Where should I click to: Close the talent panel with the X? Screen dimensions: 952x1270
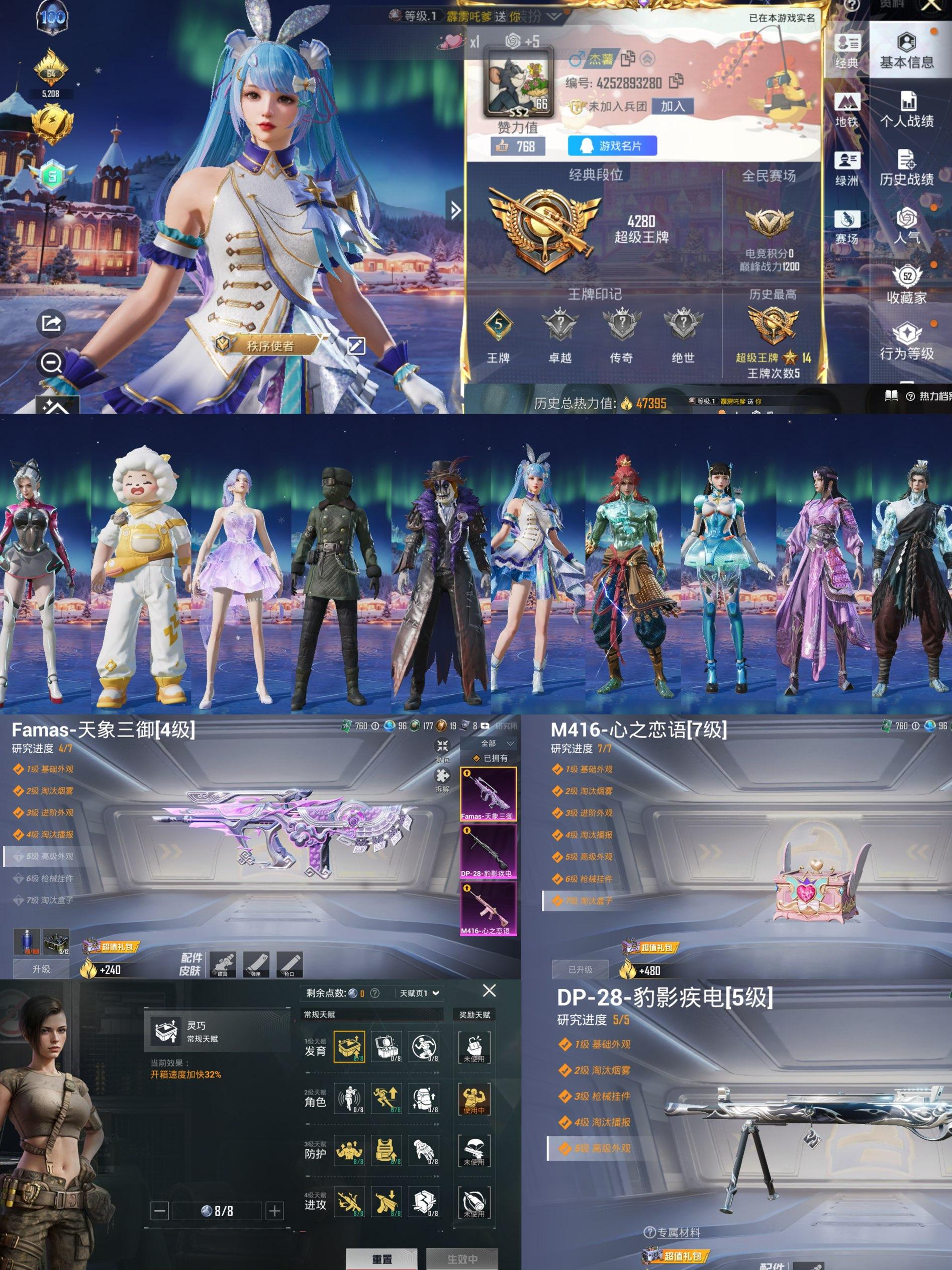point(489,990)
